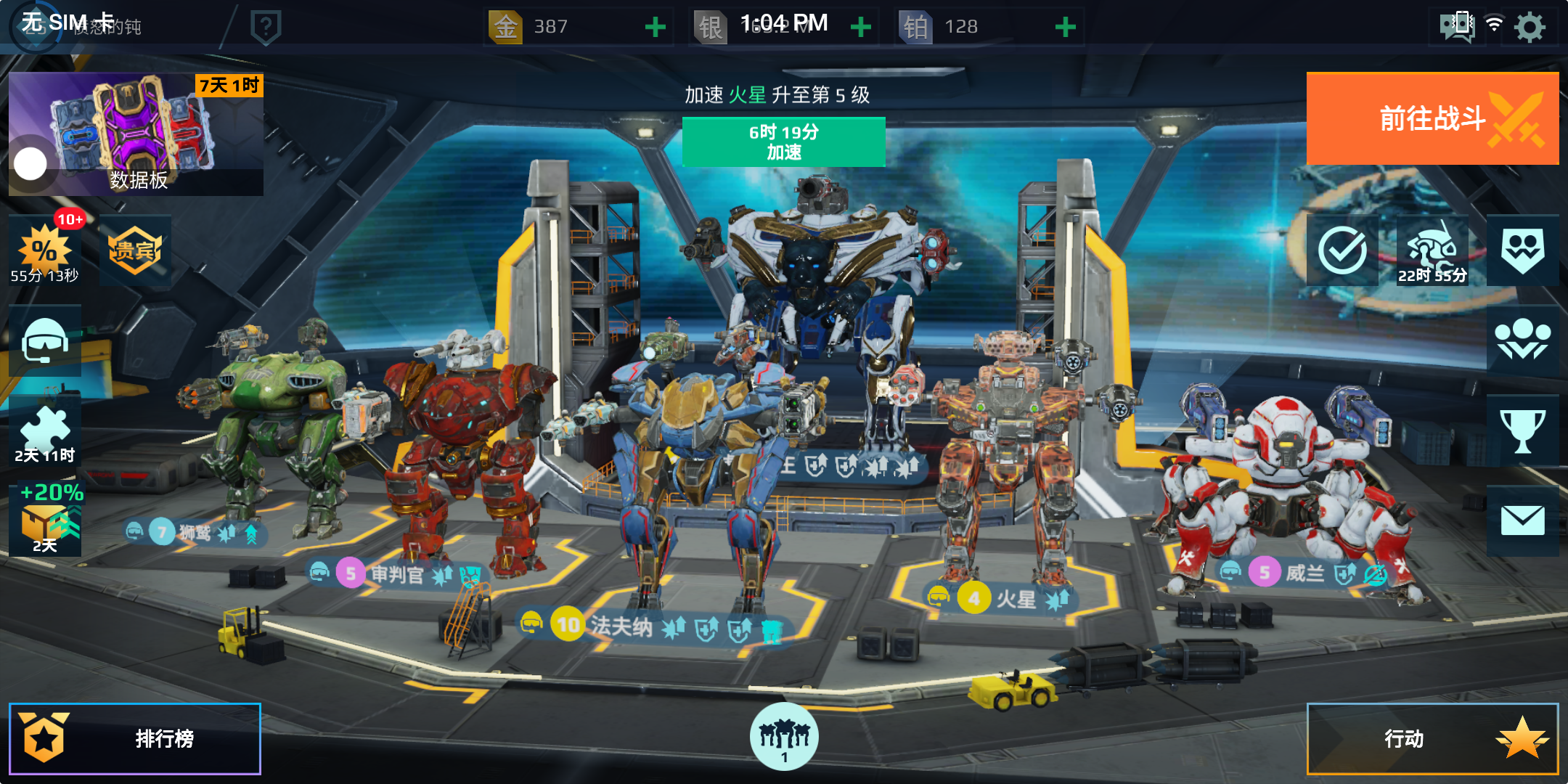1568x784 pixels.
Task: Add more gold with the plus button
Action: (655, 28)
